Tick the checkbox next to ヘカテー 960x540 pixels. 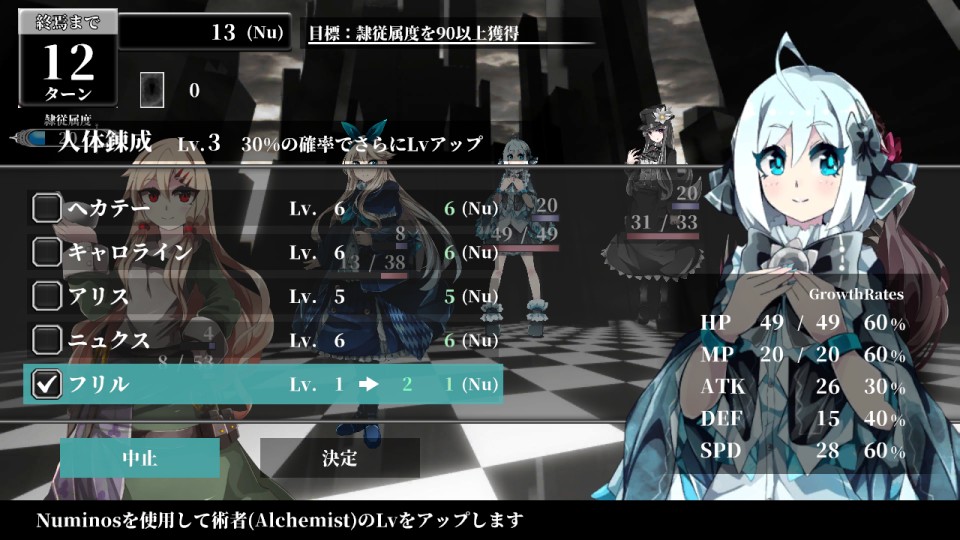click(x=47, y=208)
